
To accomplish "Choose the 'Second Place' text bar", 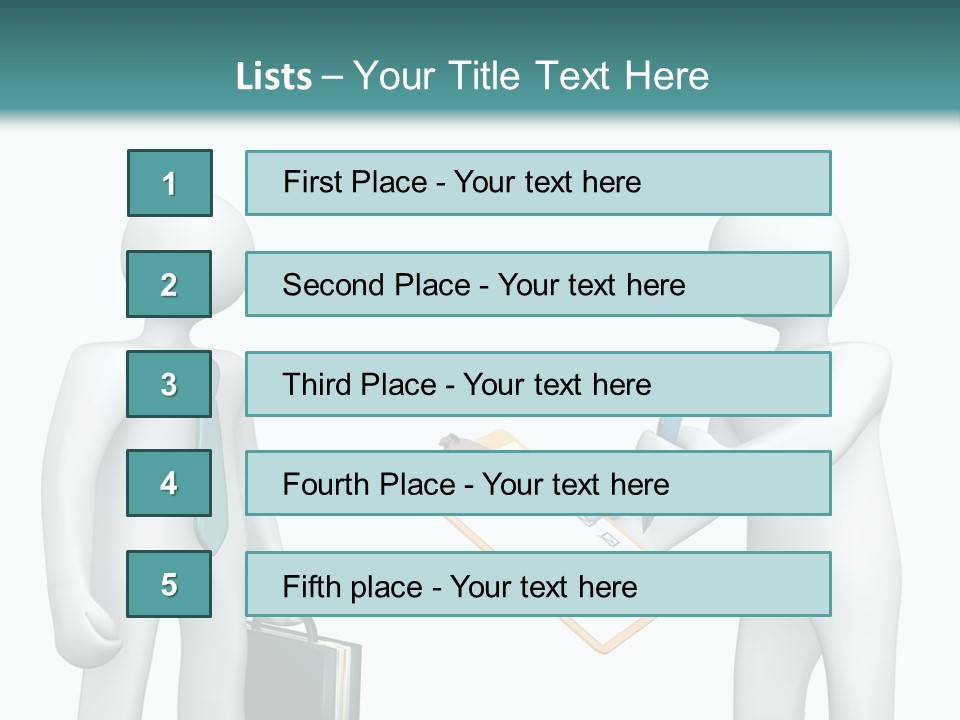I will [x=538, y=284].
